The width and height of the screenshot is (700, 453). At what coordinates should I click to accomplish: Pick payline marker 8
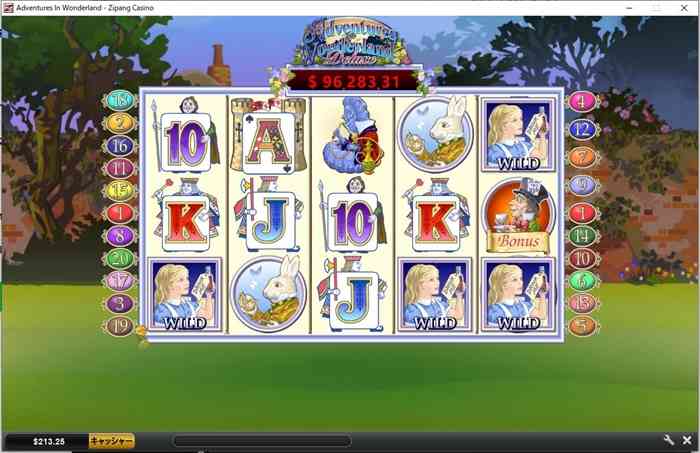pyautogui.click(x=121, y=236)
